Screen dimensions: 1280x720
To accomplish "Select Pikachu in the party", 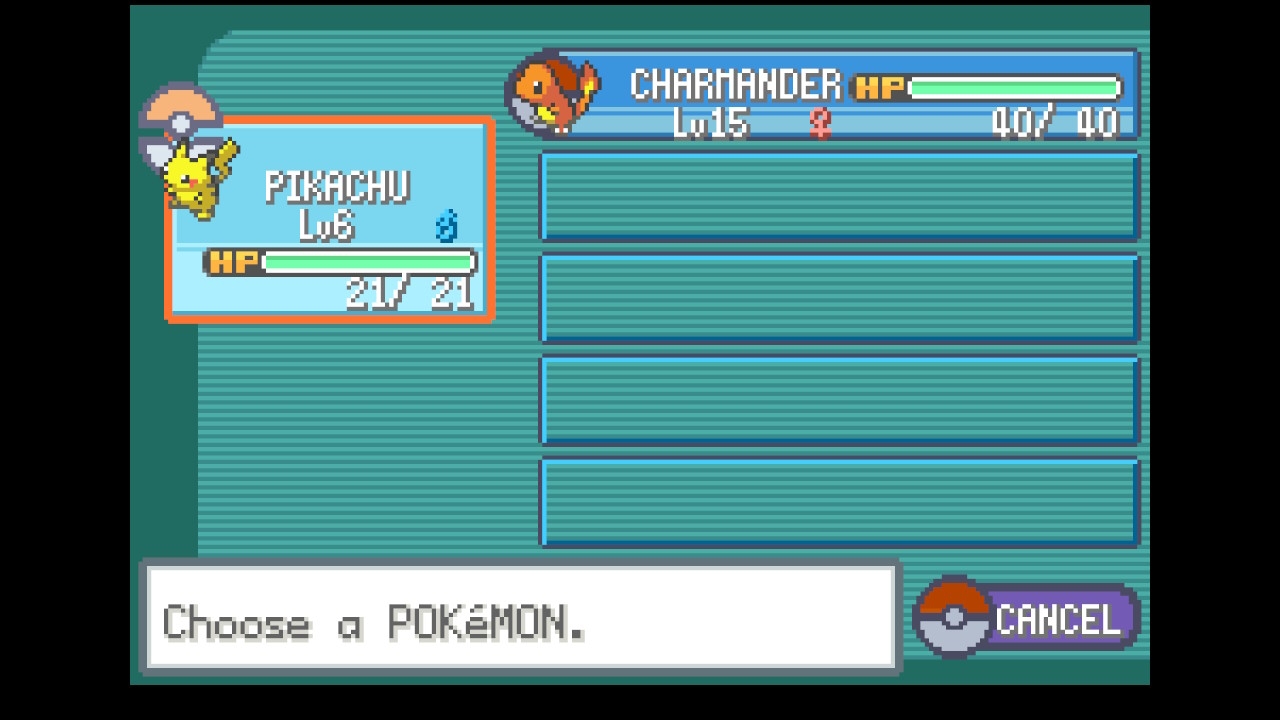I will (x=330, y=220).
